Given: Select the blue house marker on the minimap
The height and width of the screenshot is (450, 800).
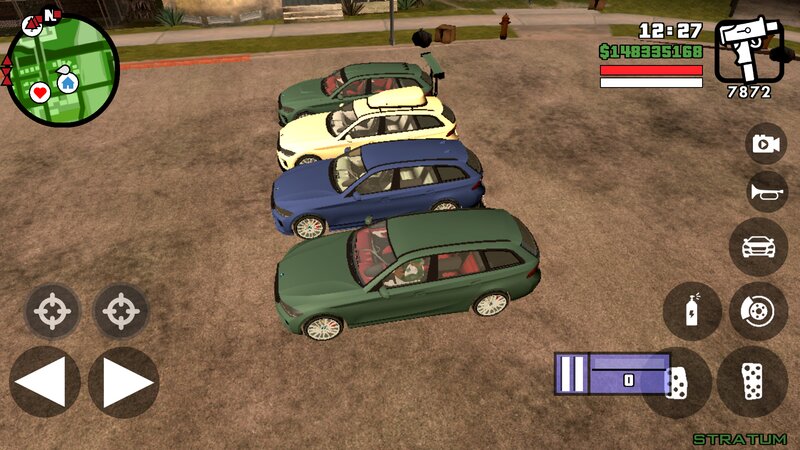Looking at the screenshot, I should point(67,84).
